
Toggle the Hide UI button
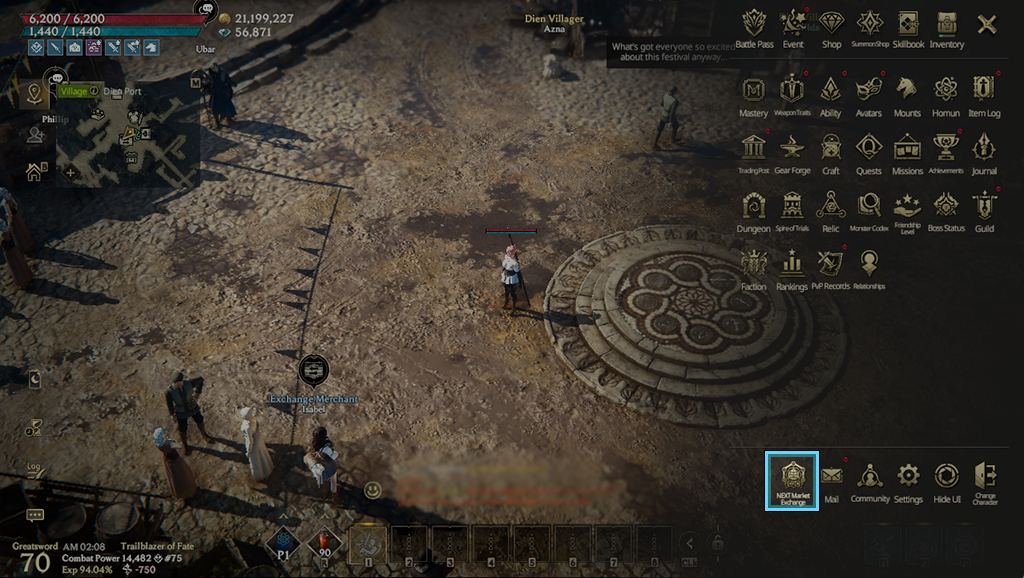(946, 478)
